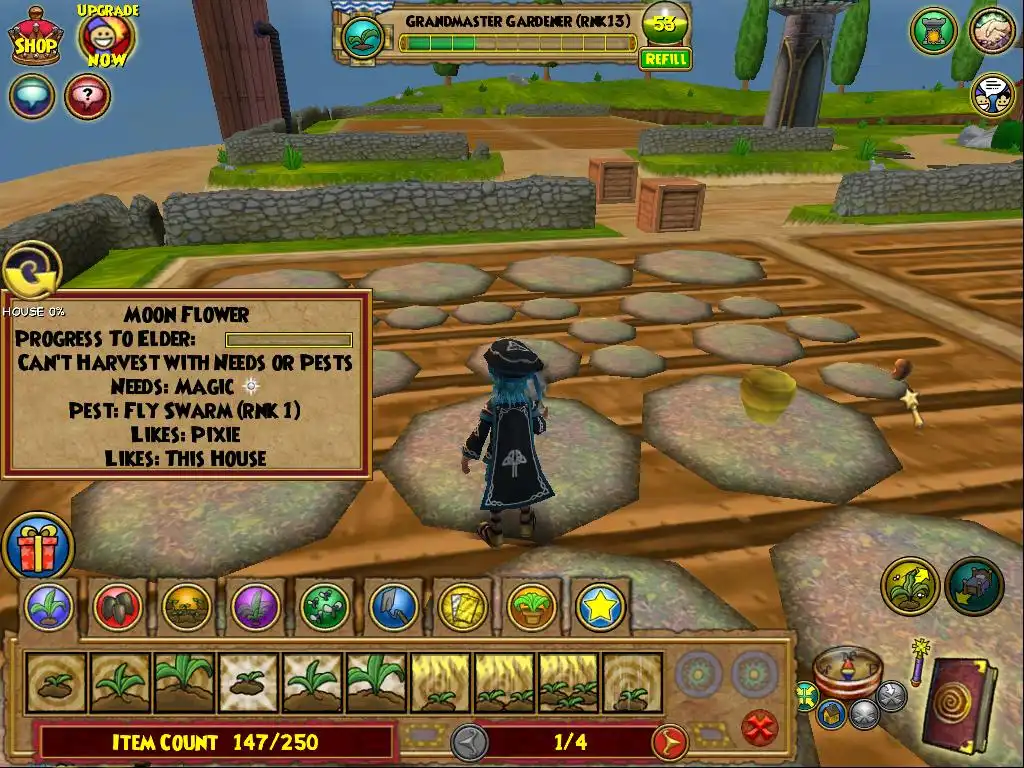Choose the blue shovel gardening tab
This screenshot has height=768, width=1024.
[393, 606]
